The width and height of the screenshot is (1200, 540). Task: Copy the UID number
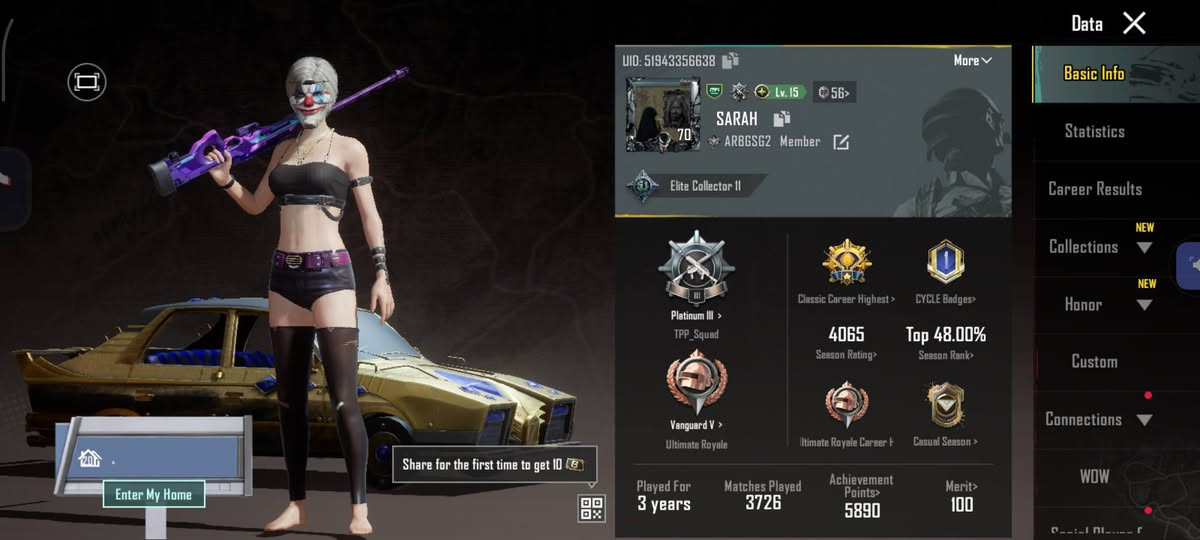click(x=731, y=61)
